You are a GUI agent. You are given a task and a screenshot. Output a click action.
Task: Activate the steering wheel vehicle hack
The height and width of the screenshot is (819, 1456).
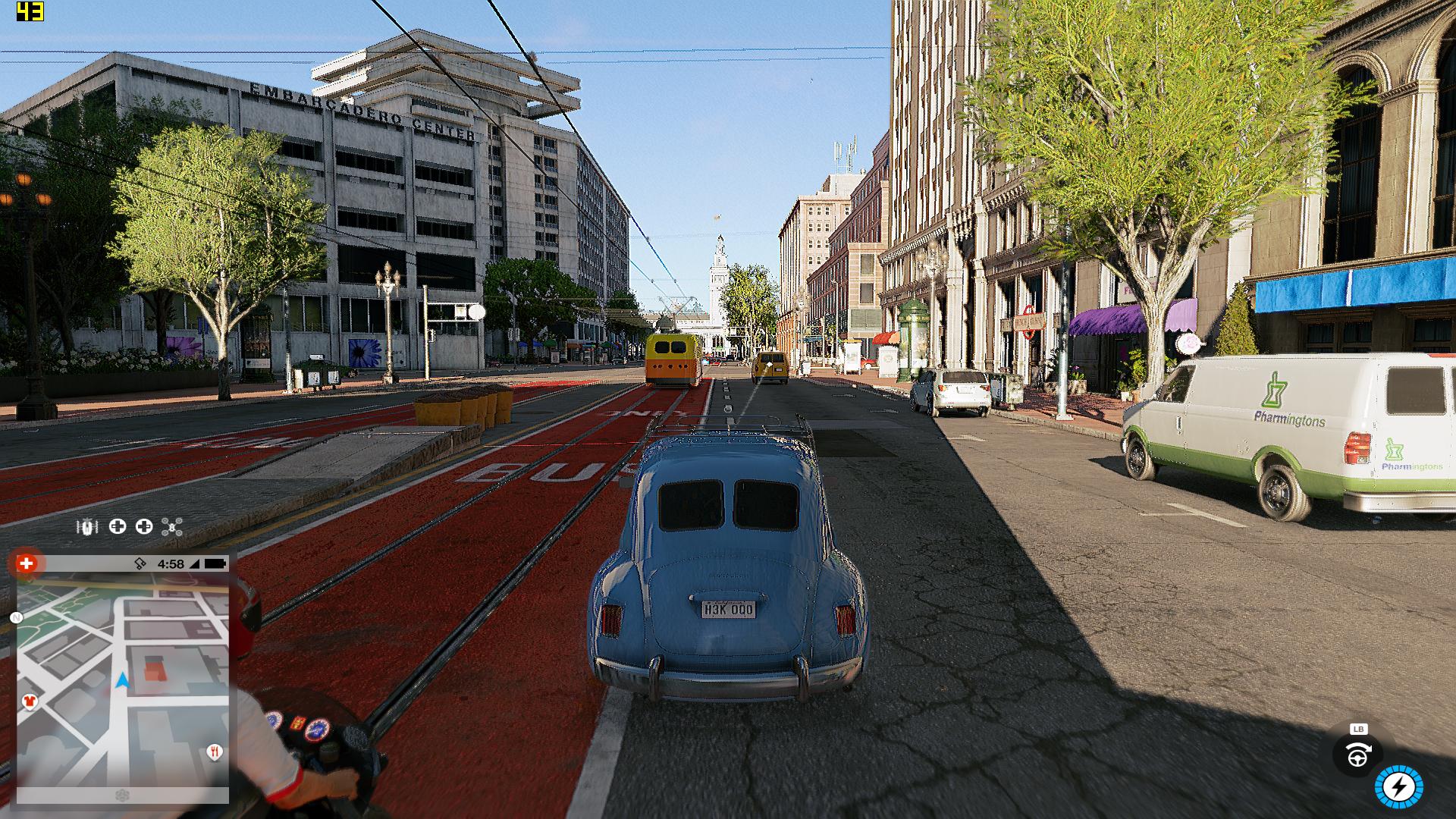pyautogui.click(x=1357, y=756)
